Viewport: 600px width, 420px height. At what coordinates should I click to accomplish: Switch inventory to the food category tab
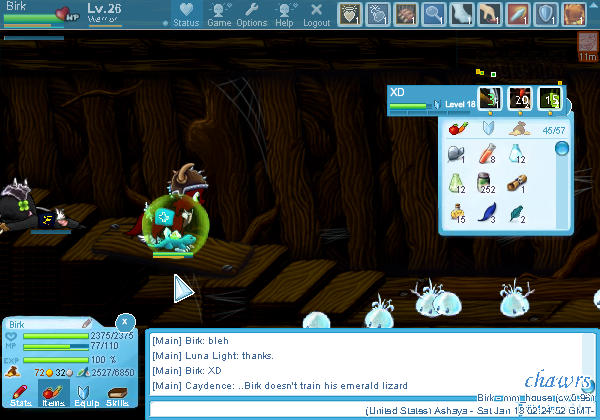click(459, 128)
